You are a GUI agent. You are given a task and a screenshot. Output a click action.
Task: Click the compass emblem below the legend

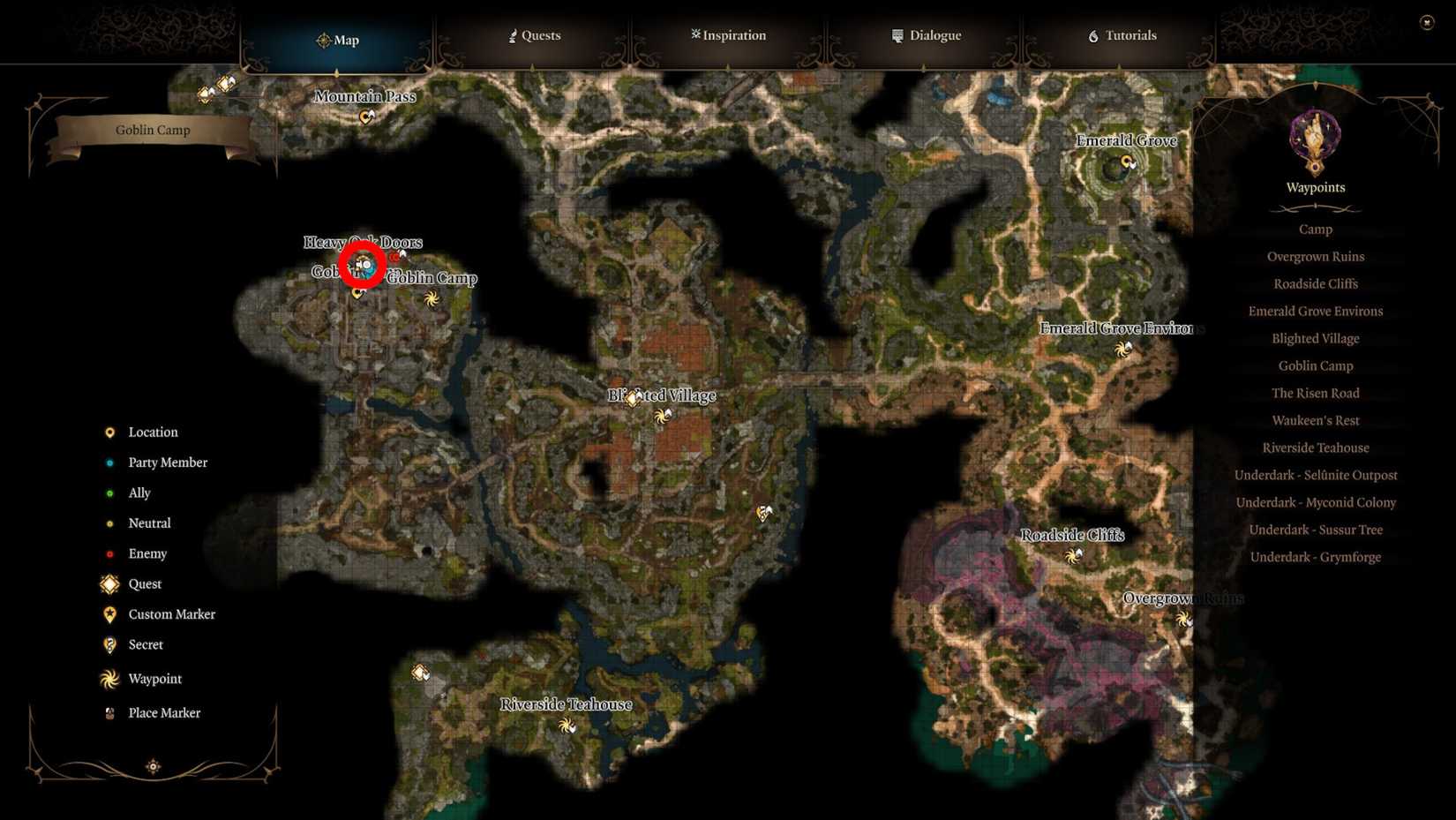tap(152, 766)
